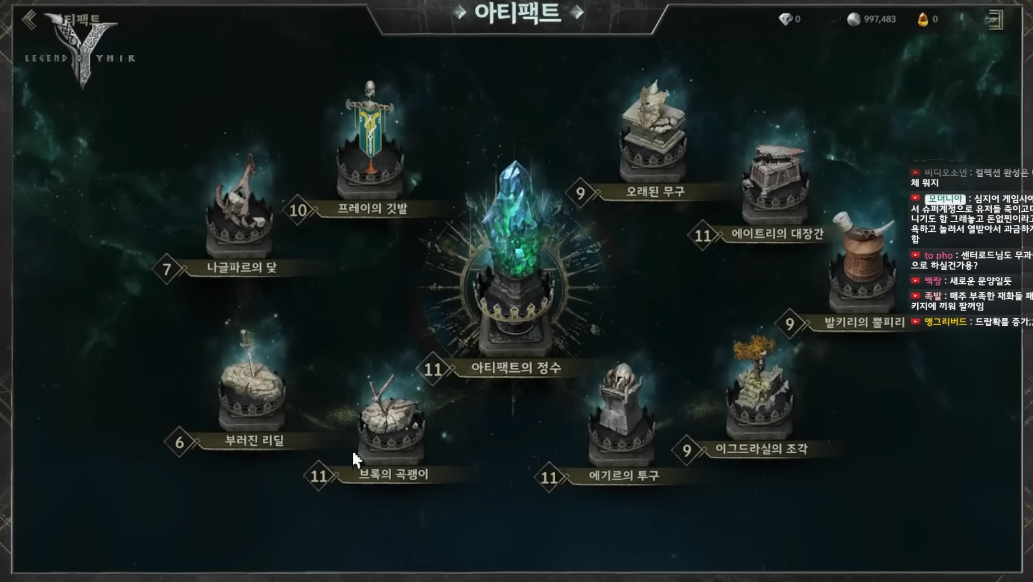Open the 브록의 곡괭이 pickaxe artifact

click(x=390, y=420)
